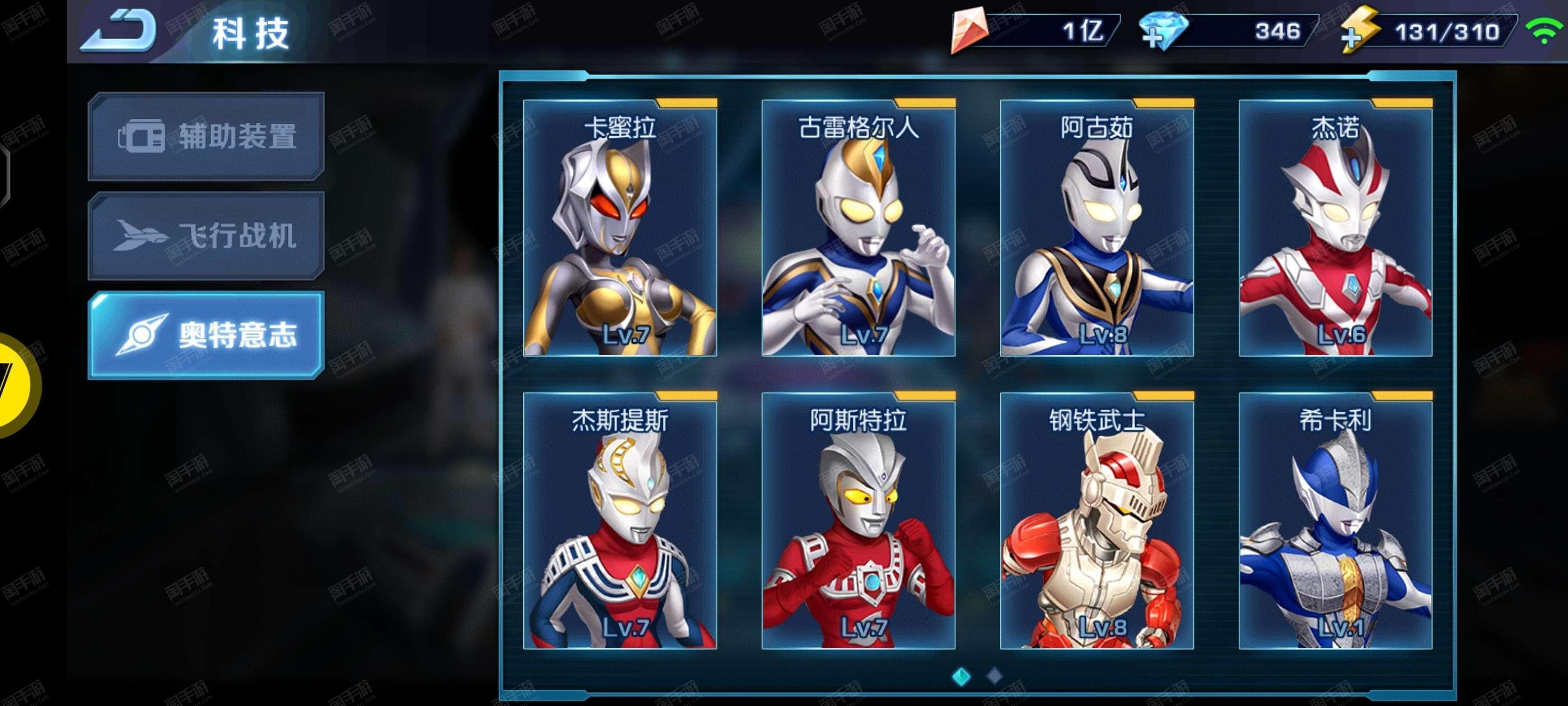Image resolution: width=1568 pixels, height=706 pixels.
Task: Select the 希卡利 Lv.1 card
Action: point(1336,521)
